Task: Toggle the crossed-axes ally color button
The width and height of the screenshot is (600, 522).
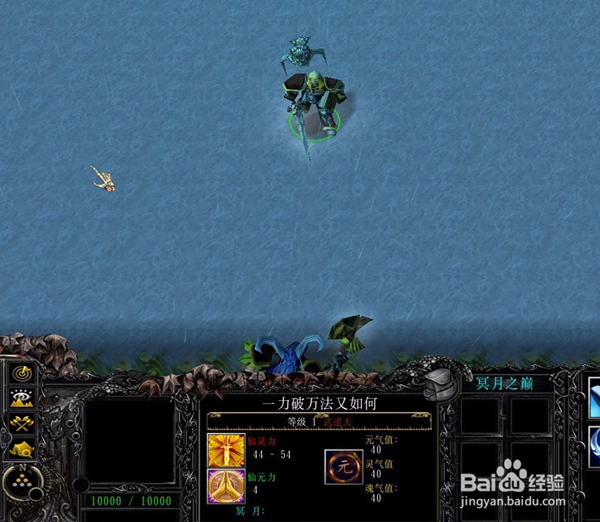Action: pyautogui.click(x=23, y=423)
